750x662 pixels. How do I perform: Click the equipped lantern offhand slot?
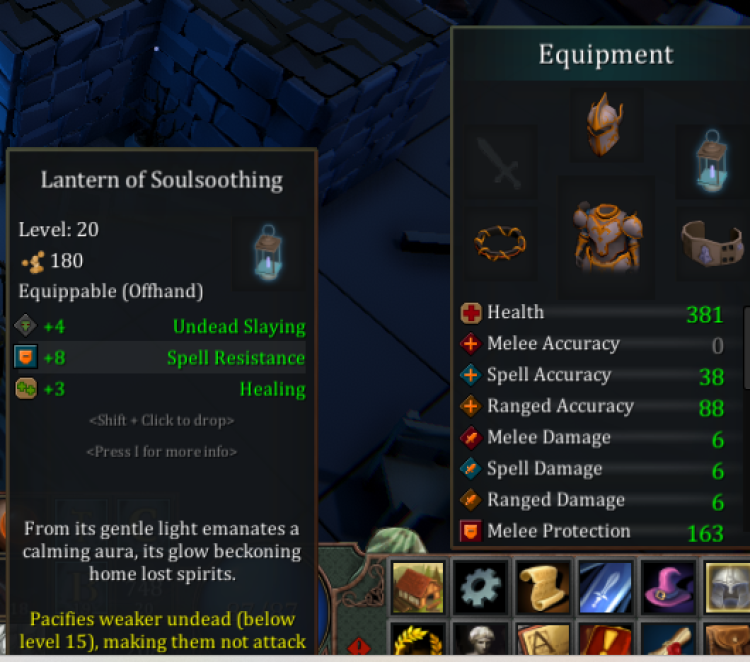point(712,160)
